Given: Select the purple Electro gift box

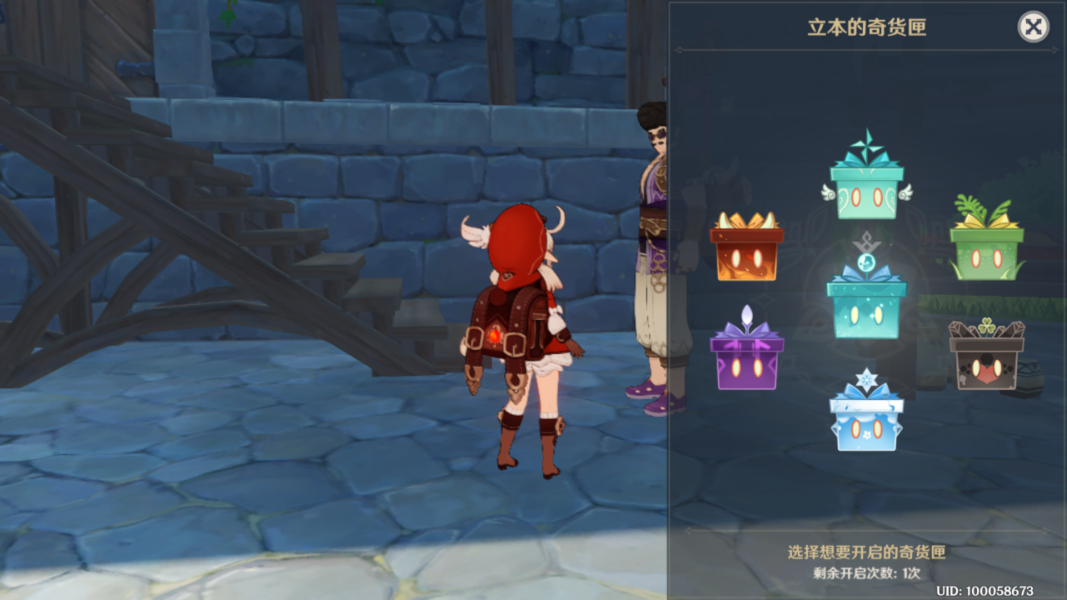Looking at the screenshot, I should point(747,358).
